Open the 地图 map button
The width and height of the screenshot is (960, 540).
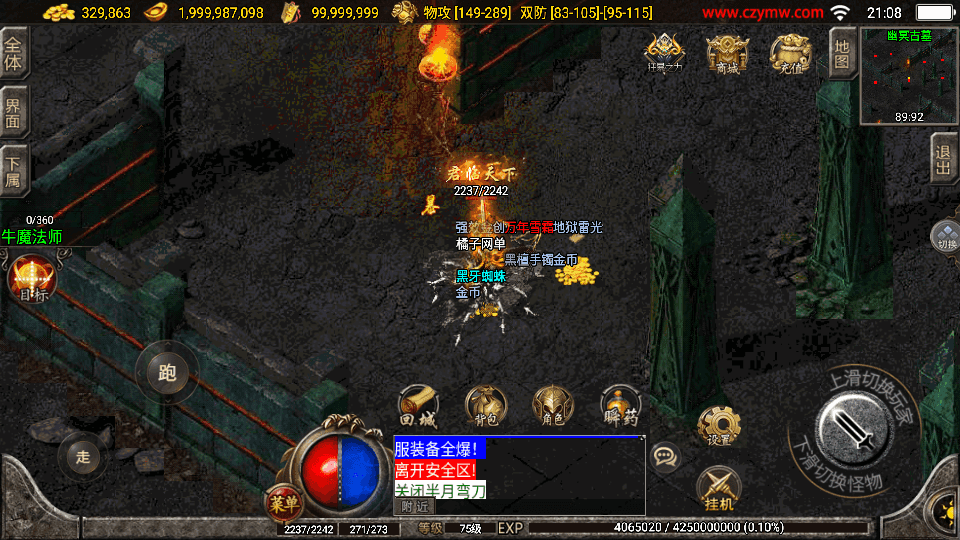[x=842, y=50]
